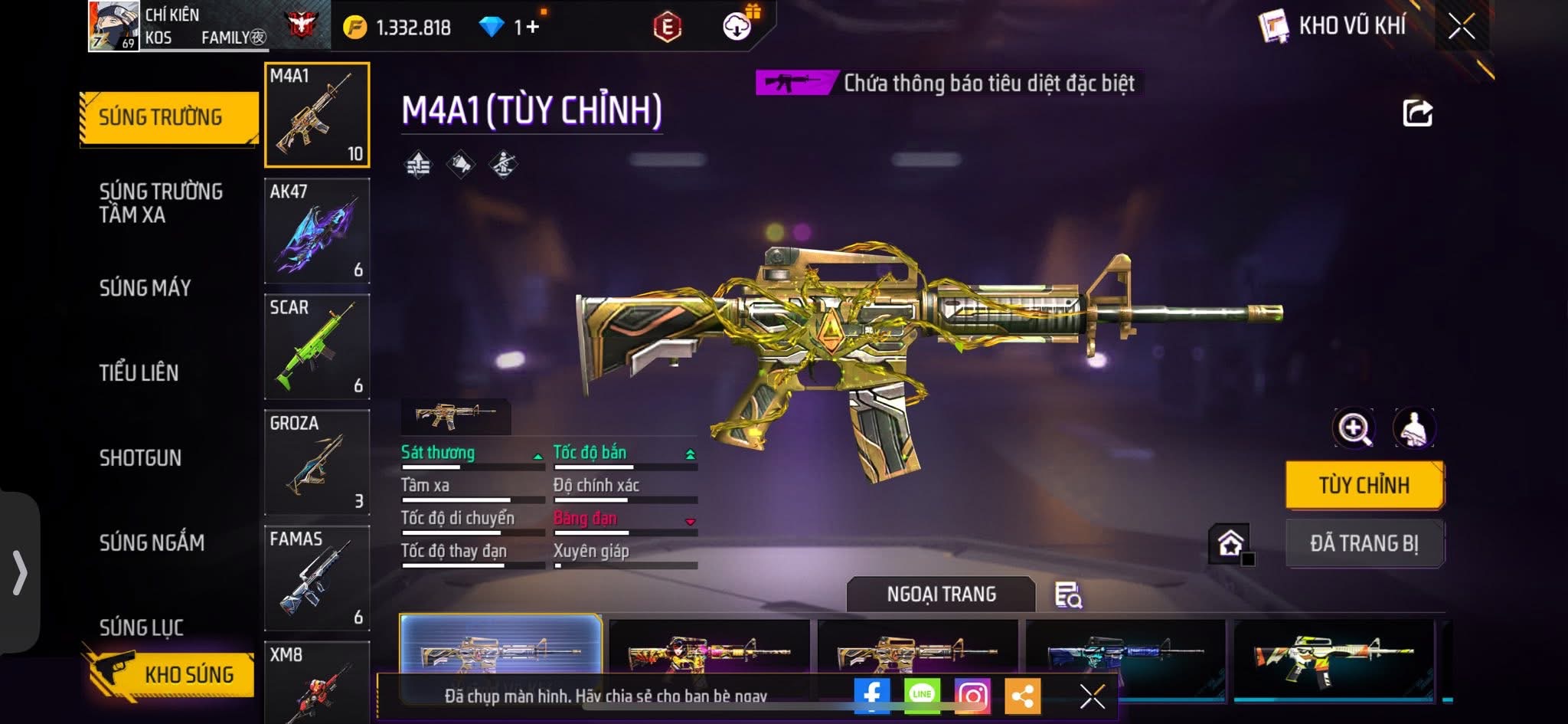1568x724 pixels.
Task: Share the weapon via top-right share icon
Action: pos(1417,113)
